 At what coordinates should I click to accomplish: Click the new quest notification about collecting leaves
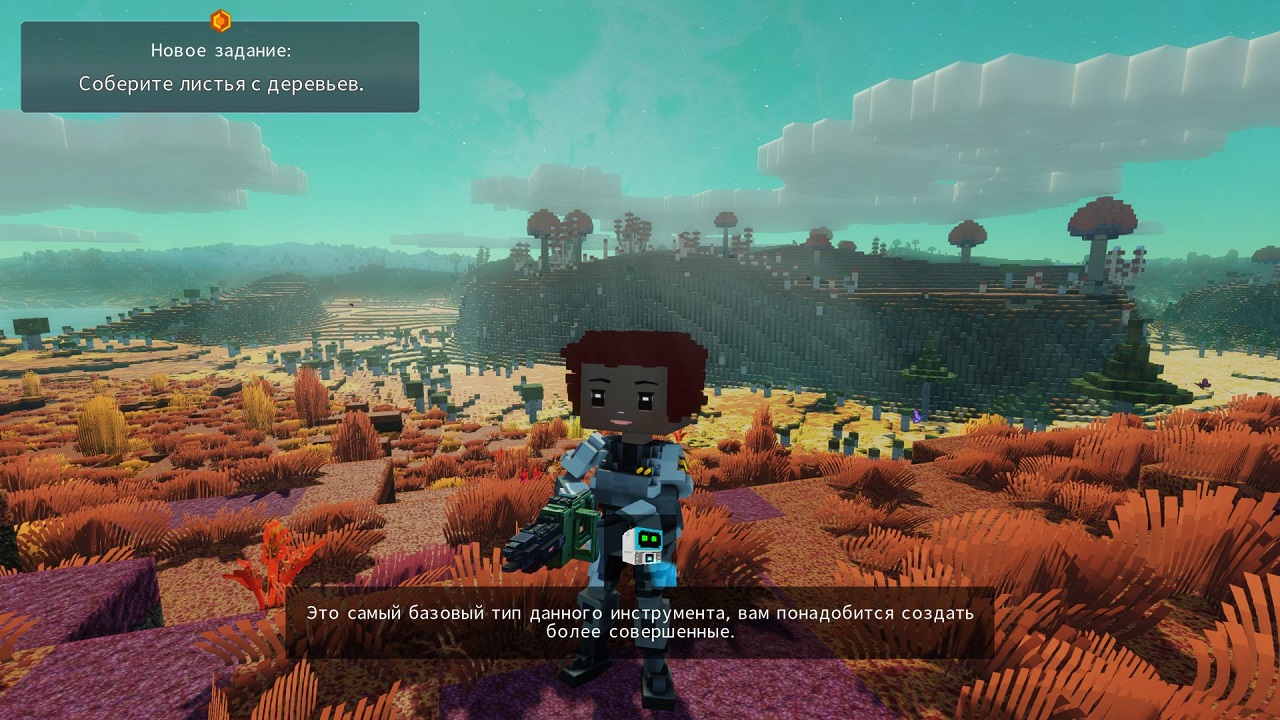[x=220, y=67]
